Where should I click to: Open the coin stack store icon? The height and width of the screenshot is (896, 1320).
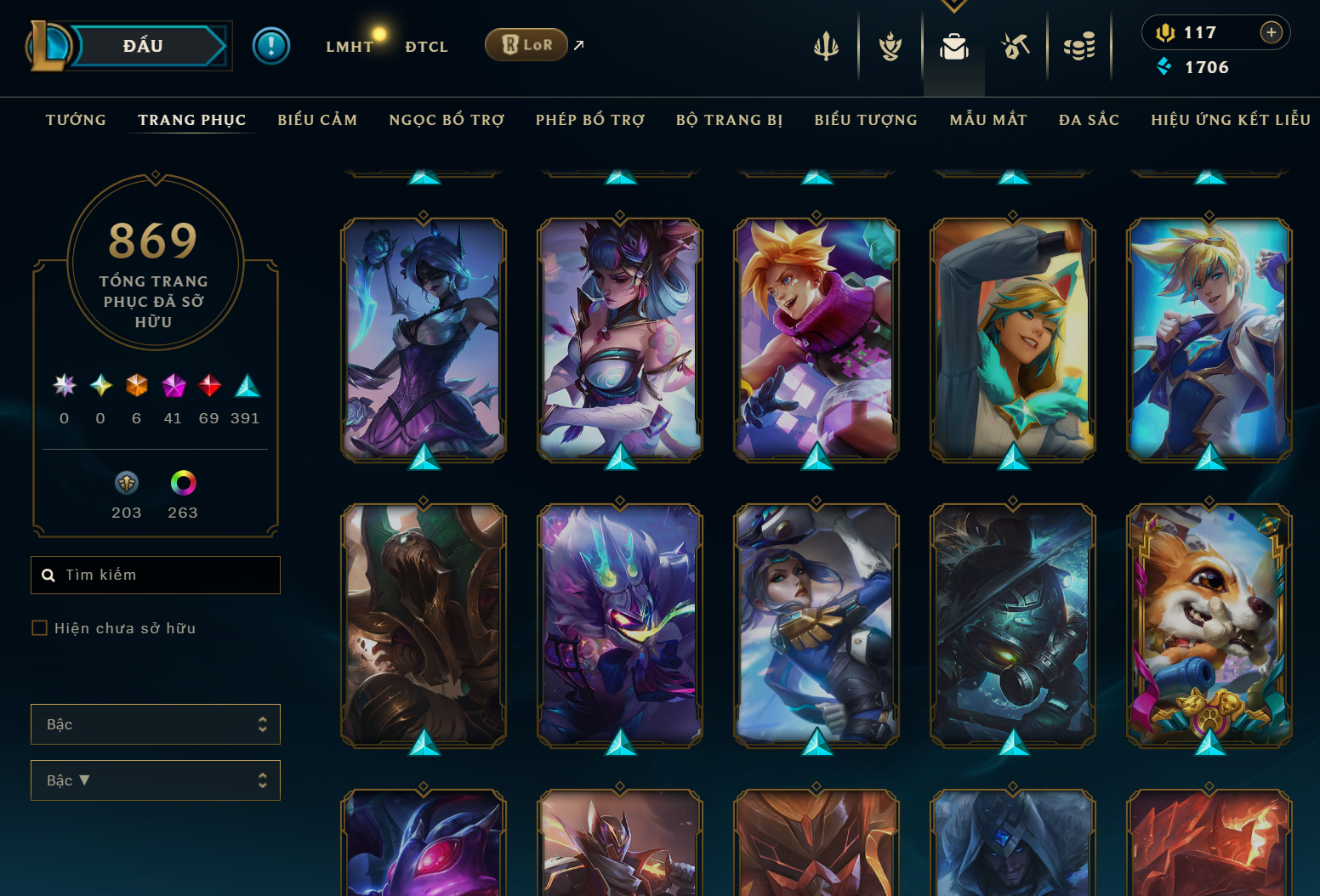(1079, 47)
